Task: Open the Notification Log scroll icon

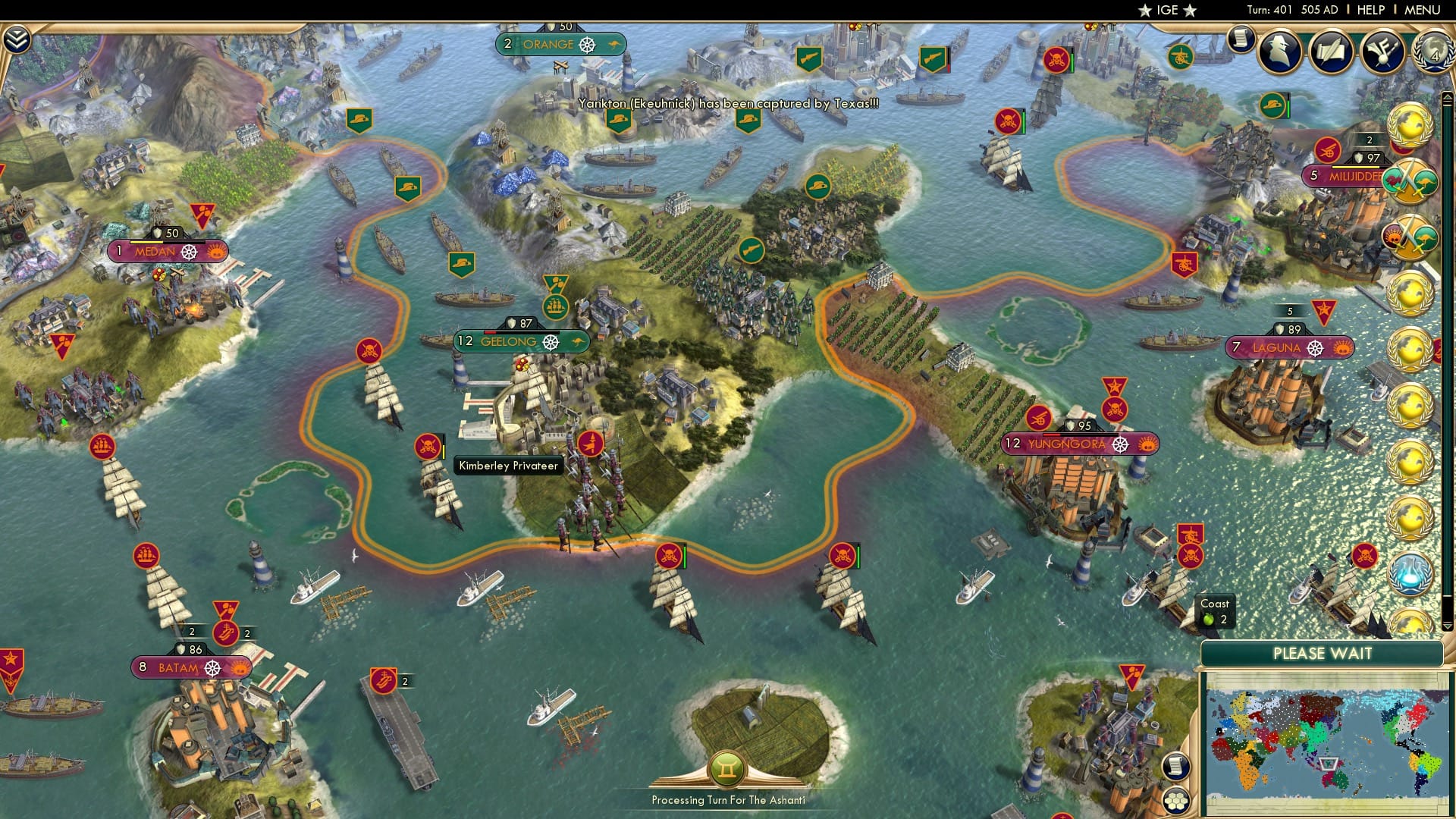Action: point(1240,39)
